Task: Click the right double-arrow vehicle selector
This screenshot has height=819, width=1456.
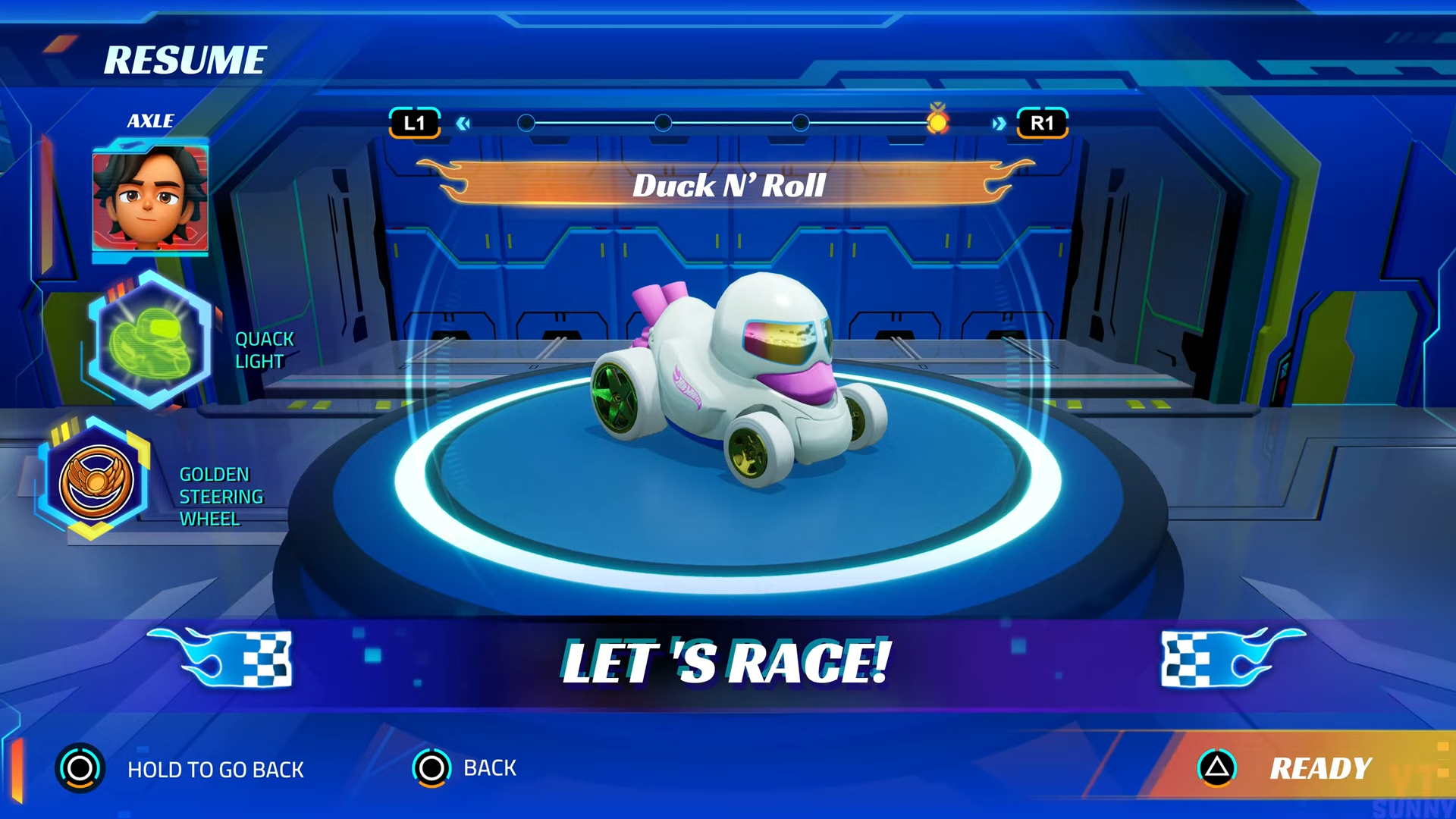Action: 999,124
